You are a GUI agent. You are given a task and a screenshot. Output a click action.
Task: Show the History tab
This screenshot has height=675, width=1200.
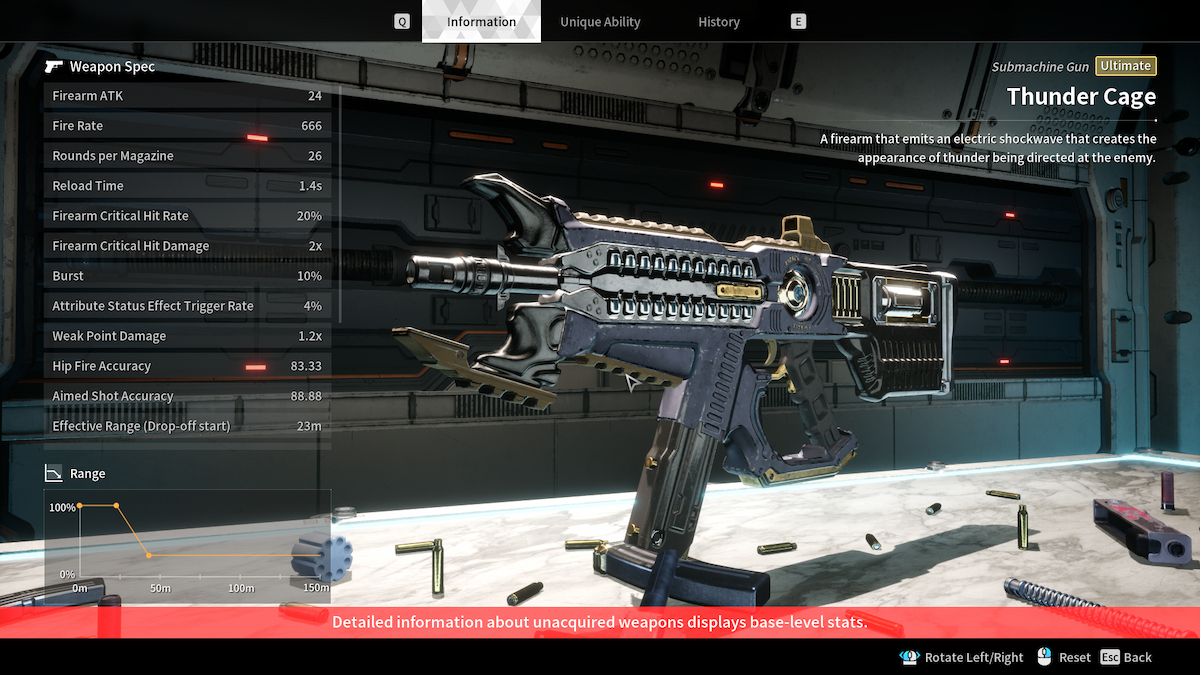pyautogui.click(x=719, y=21)
